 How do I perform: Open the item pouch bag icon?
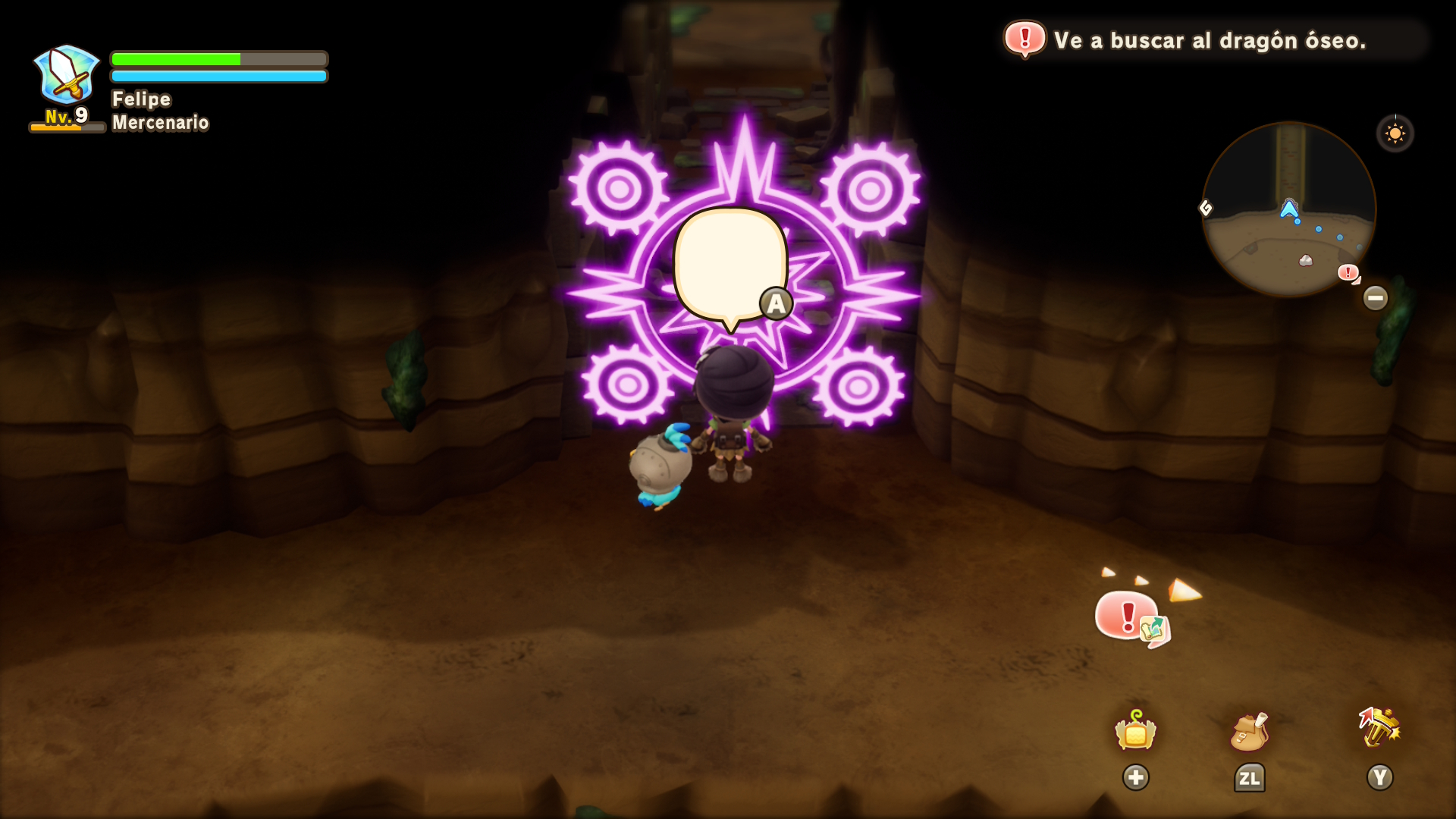(x=1248, y=731)
